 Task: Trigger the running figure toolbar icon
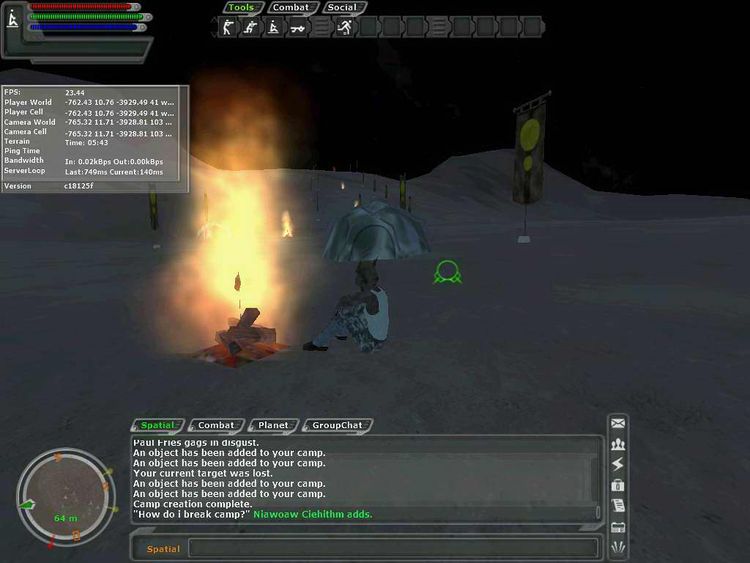pos(344,28)
